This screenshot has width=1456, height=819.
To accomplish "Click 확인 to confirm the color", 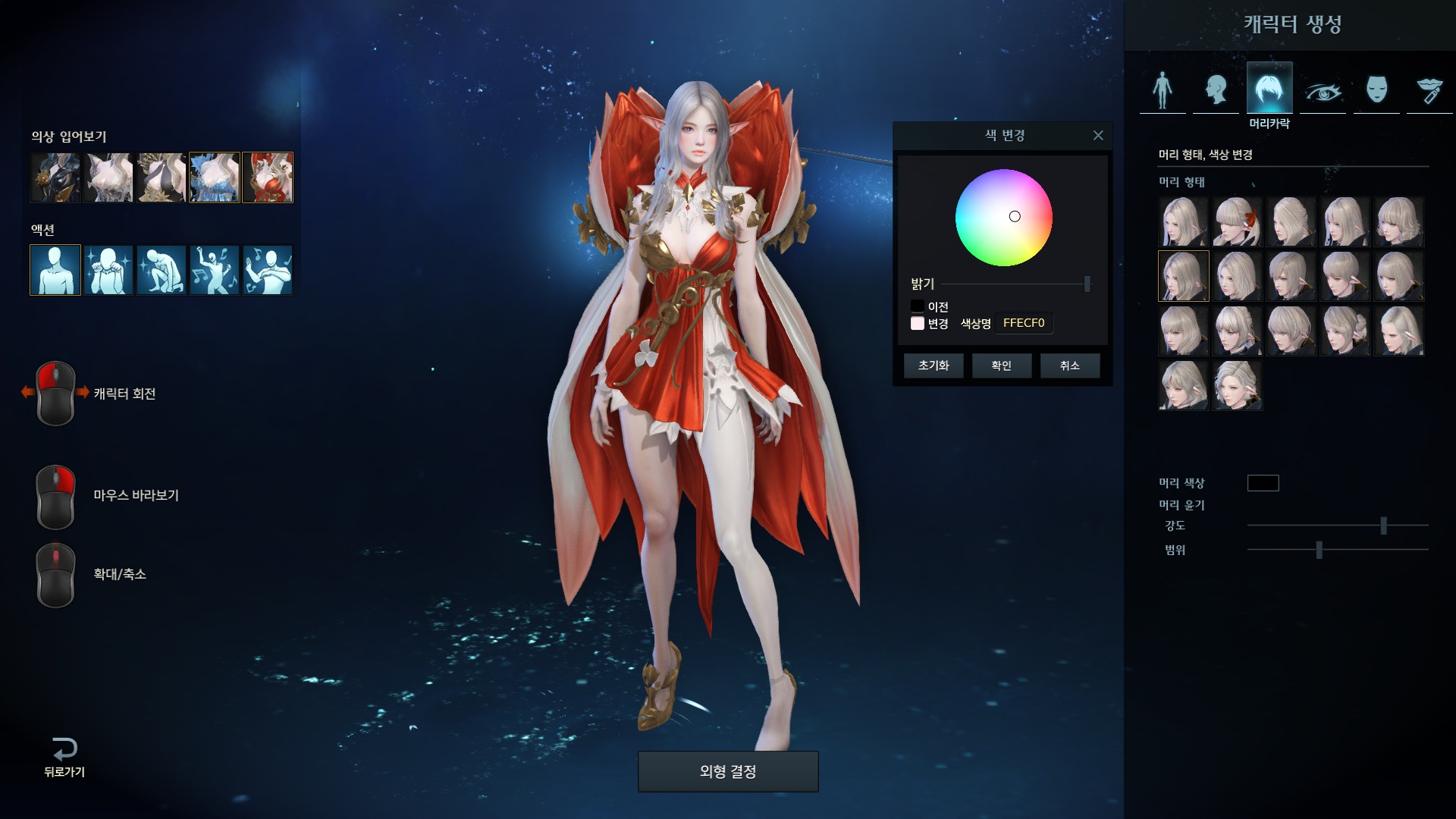I will click(x=1001, y=366).
